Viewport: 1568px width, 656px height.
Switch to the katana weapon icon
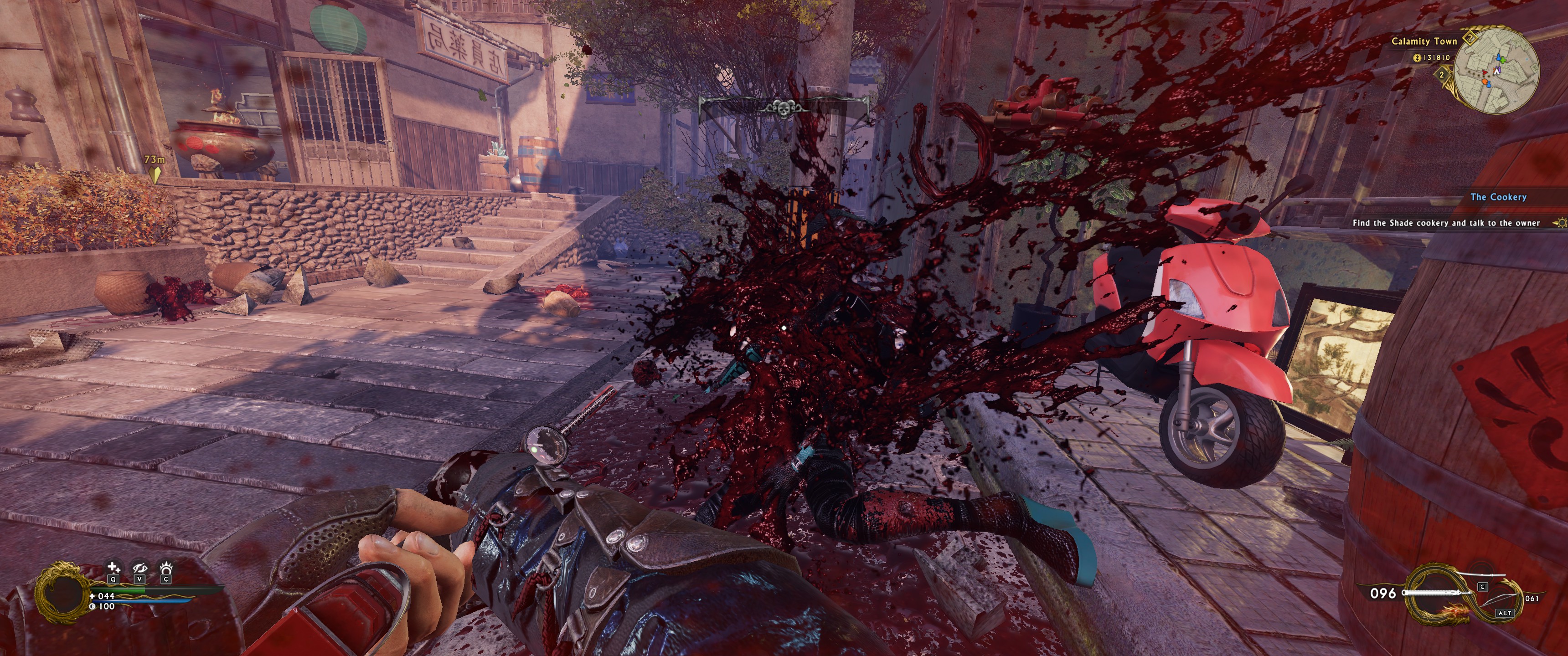[x=1479, y=576]
